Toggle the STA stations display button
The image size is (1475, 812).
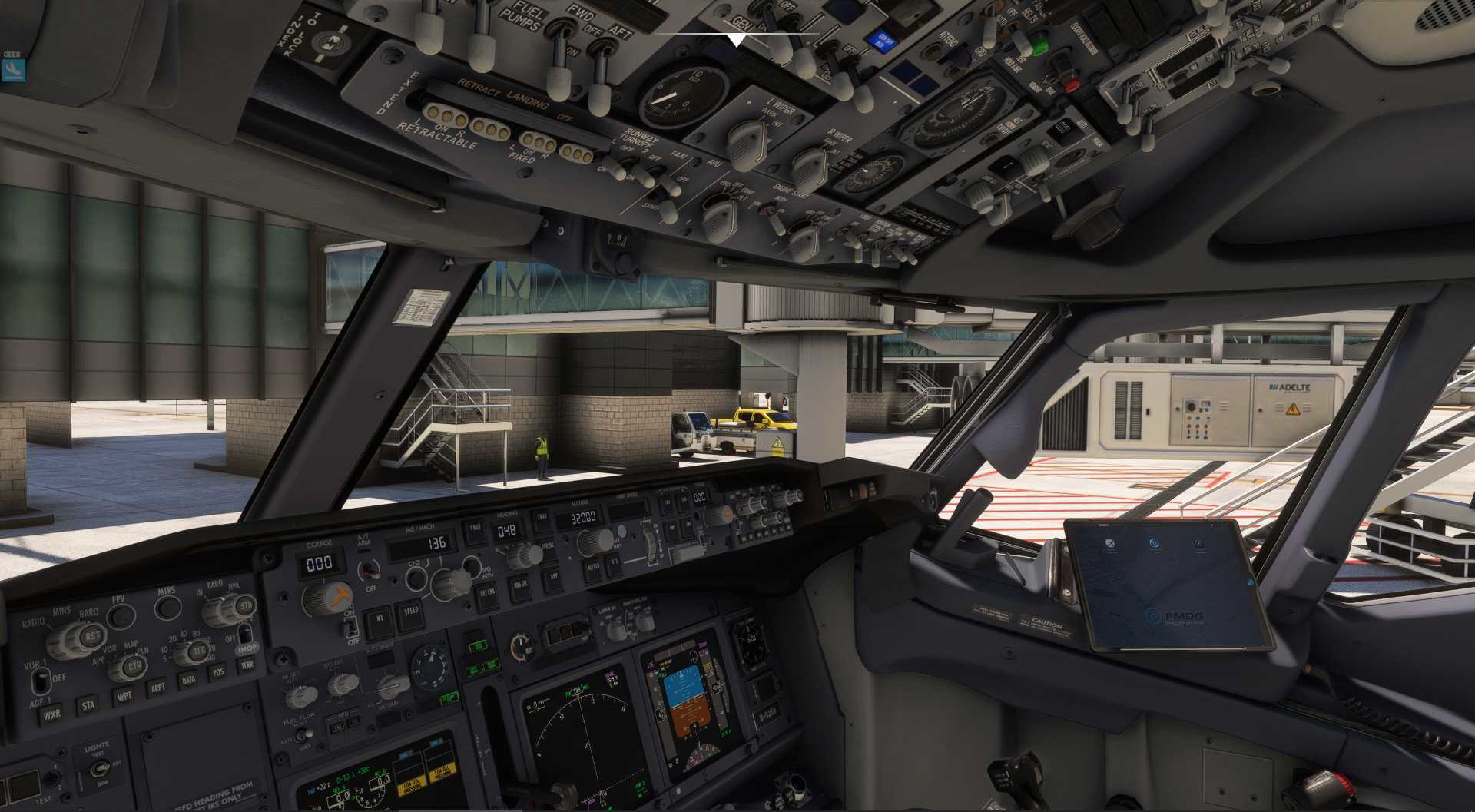pos(88,705)
